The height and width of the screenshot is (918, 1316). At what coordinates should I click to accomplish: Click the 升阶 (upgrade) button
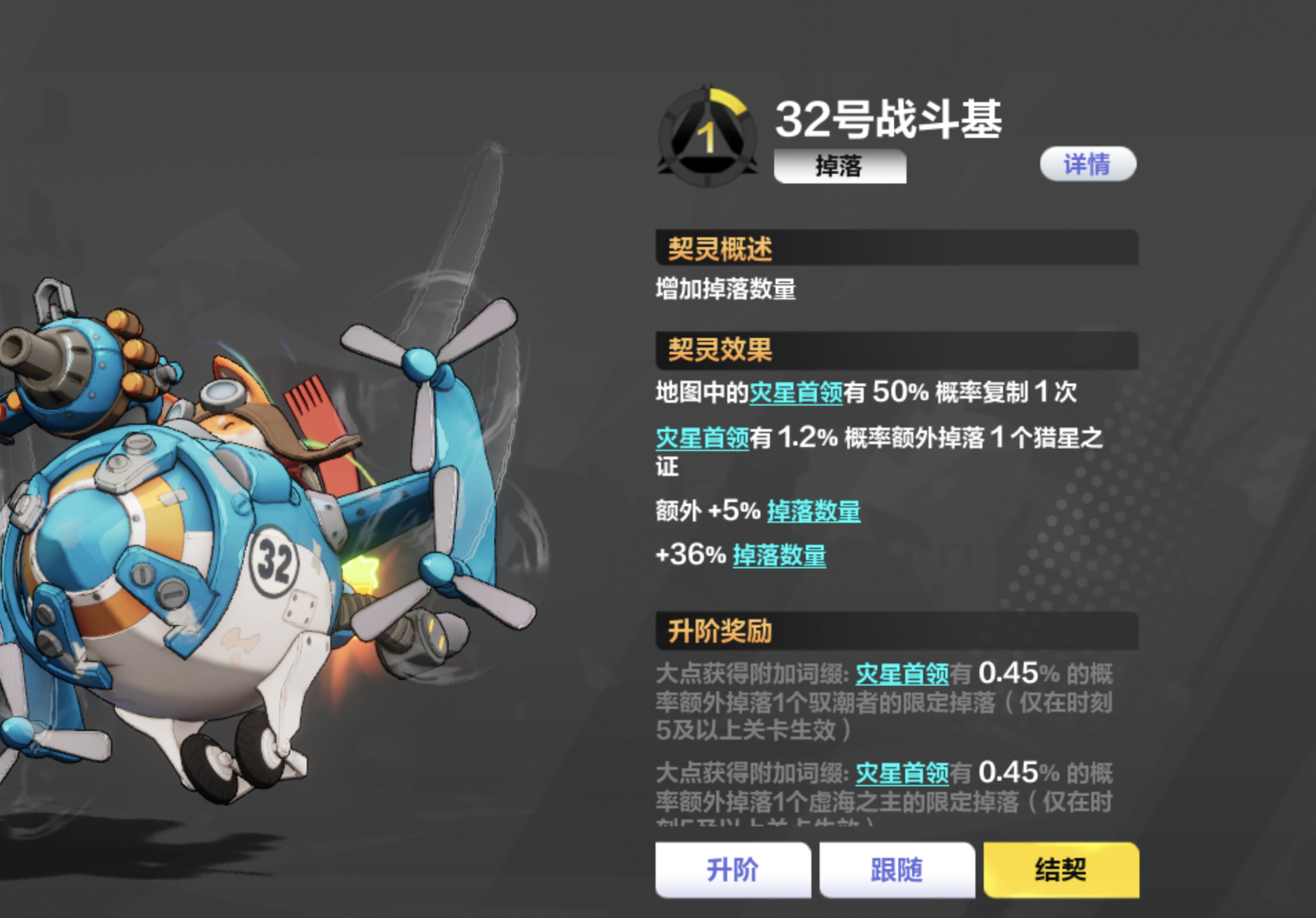click(x=733, y=870)
